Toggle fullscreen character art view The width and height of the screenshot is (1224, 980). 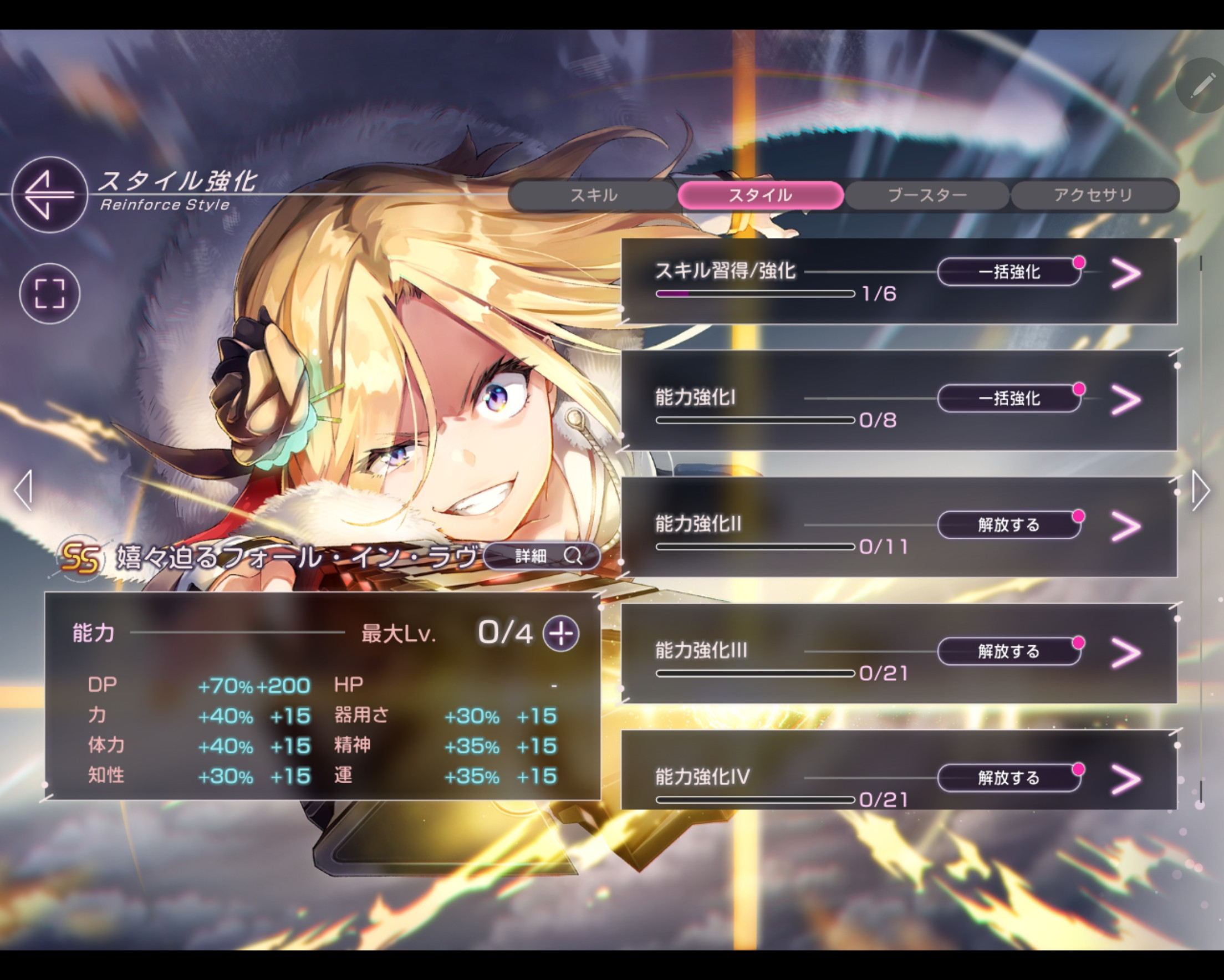[49, 294]
